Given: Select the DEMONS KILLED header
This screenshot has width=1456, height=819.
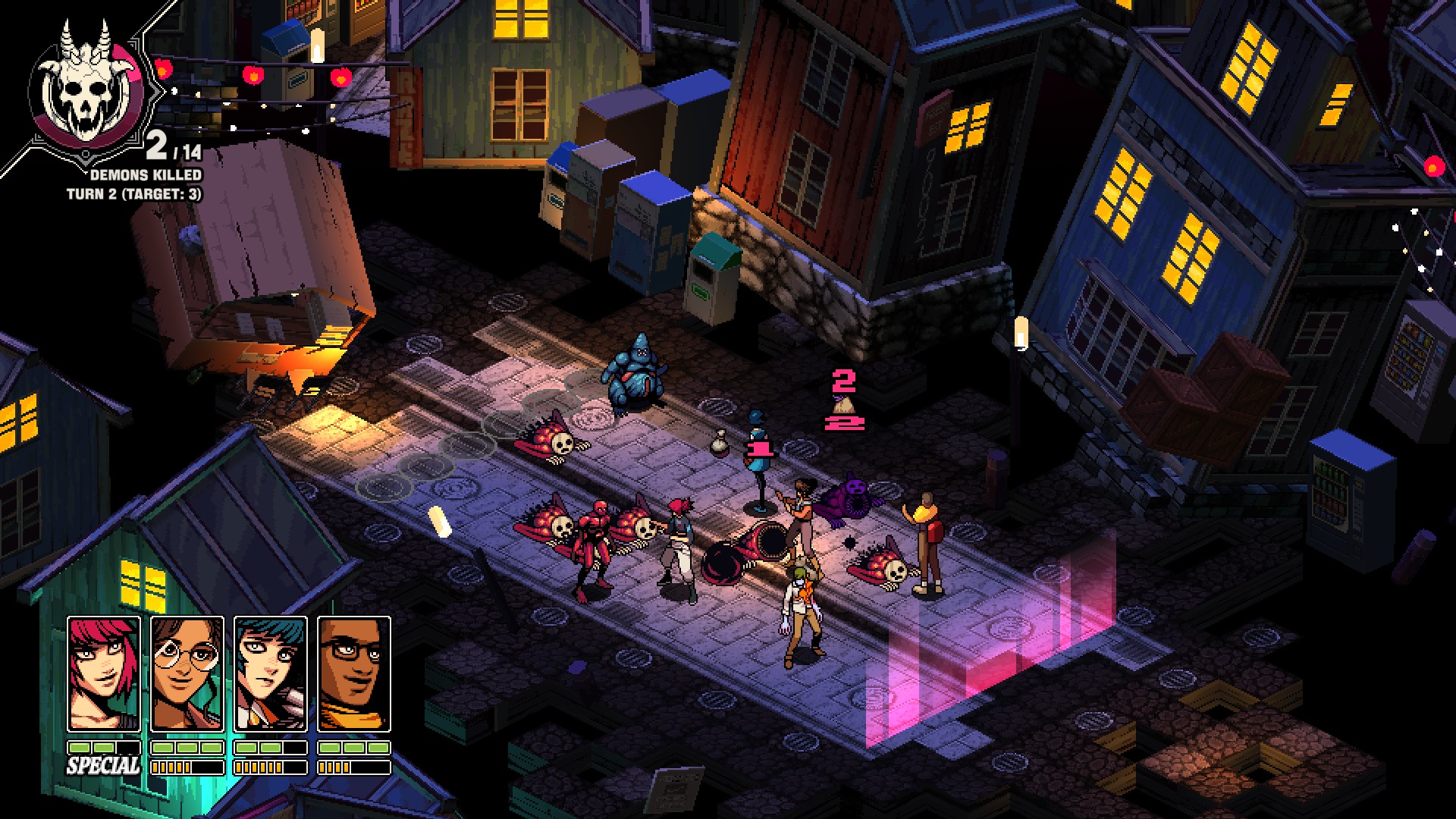Looking at the screenshot, I should tap(146, 174).
